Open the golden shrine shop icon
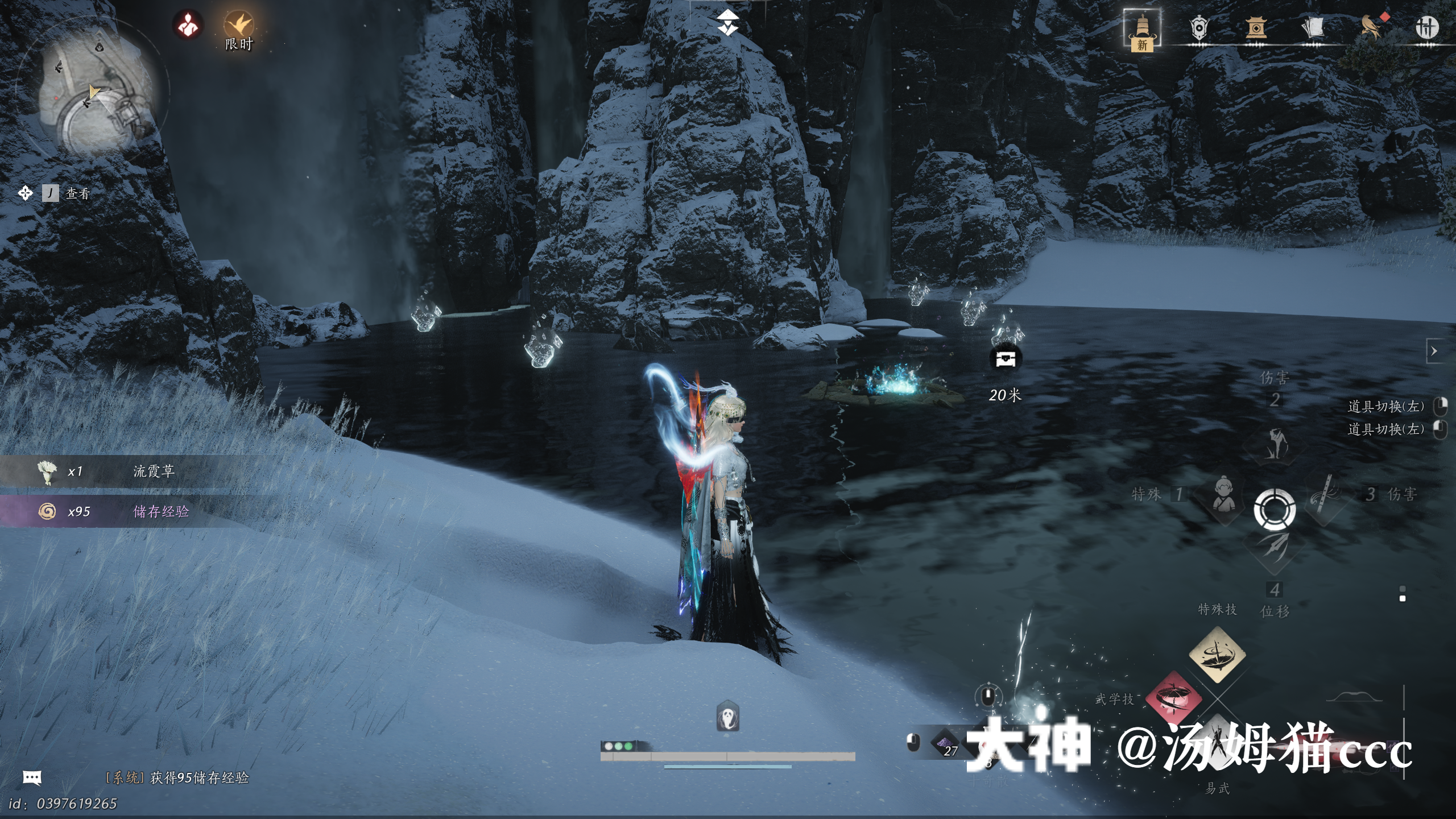This screenshot has width=1456, height=819. tap(1256, 27)
